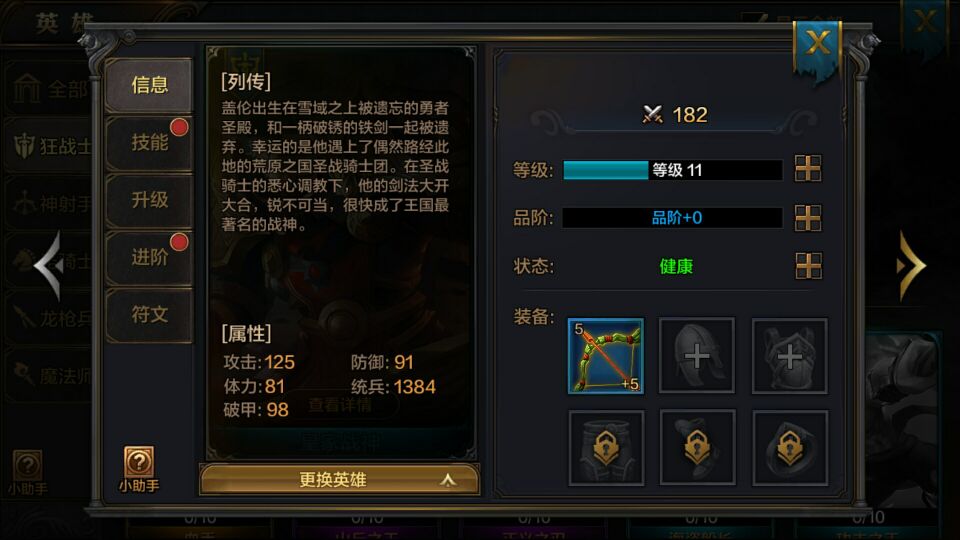
Task: Tap the plus button beside 状态
Action: tap(807, 266)
